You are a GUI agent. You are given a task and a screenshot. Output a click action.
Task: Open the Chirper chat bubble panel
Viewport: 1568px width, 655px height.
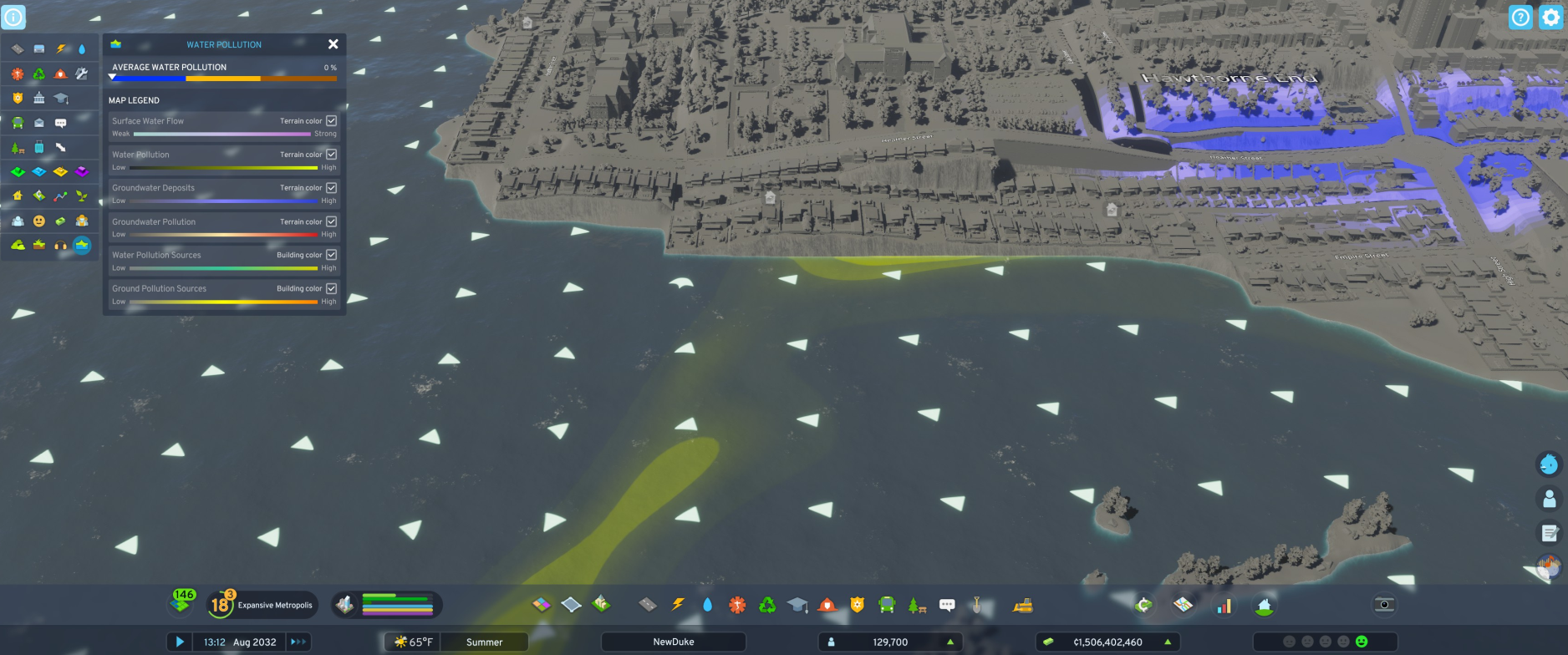coord(947,603)
